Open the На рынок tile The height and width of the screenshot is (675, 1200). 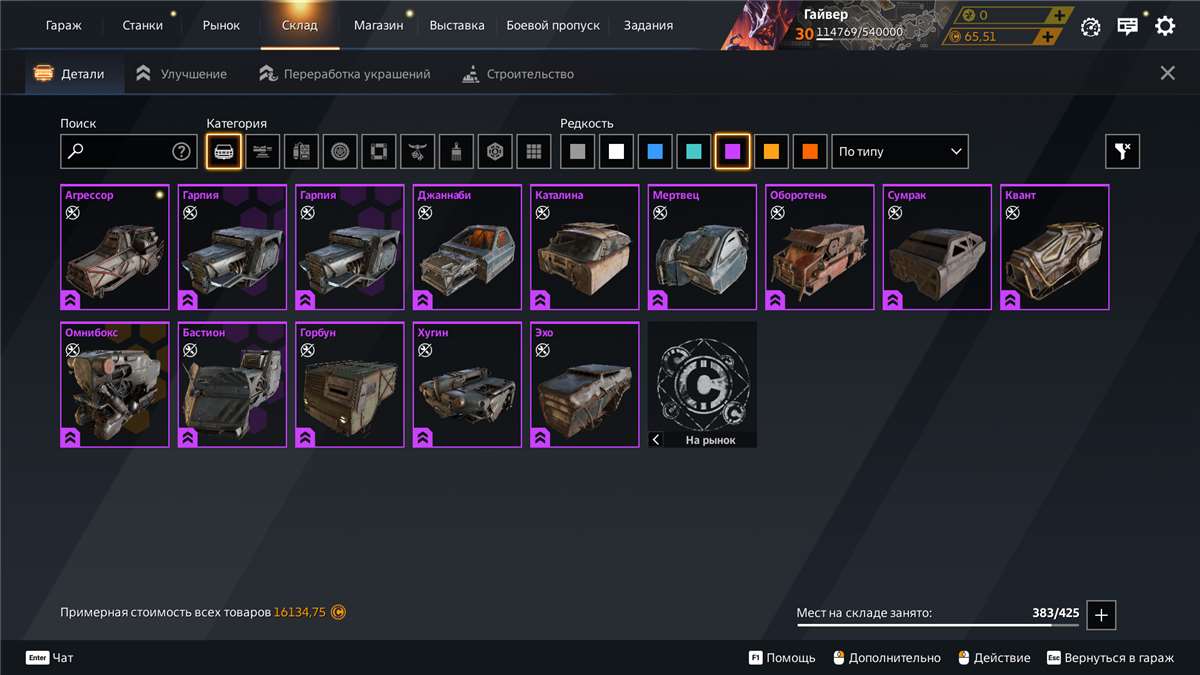click(702, 385)
